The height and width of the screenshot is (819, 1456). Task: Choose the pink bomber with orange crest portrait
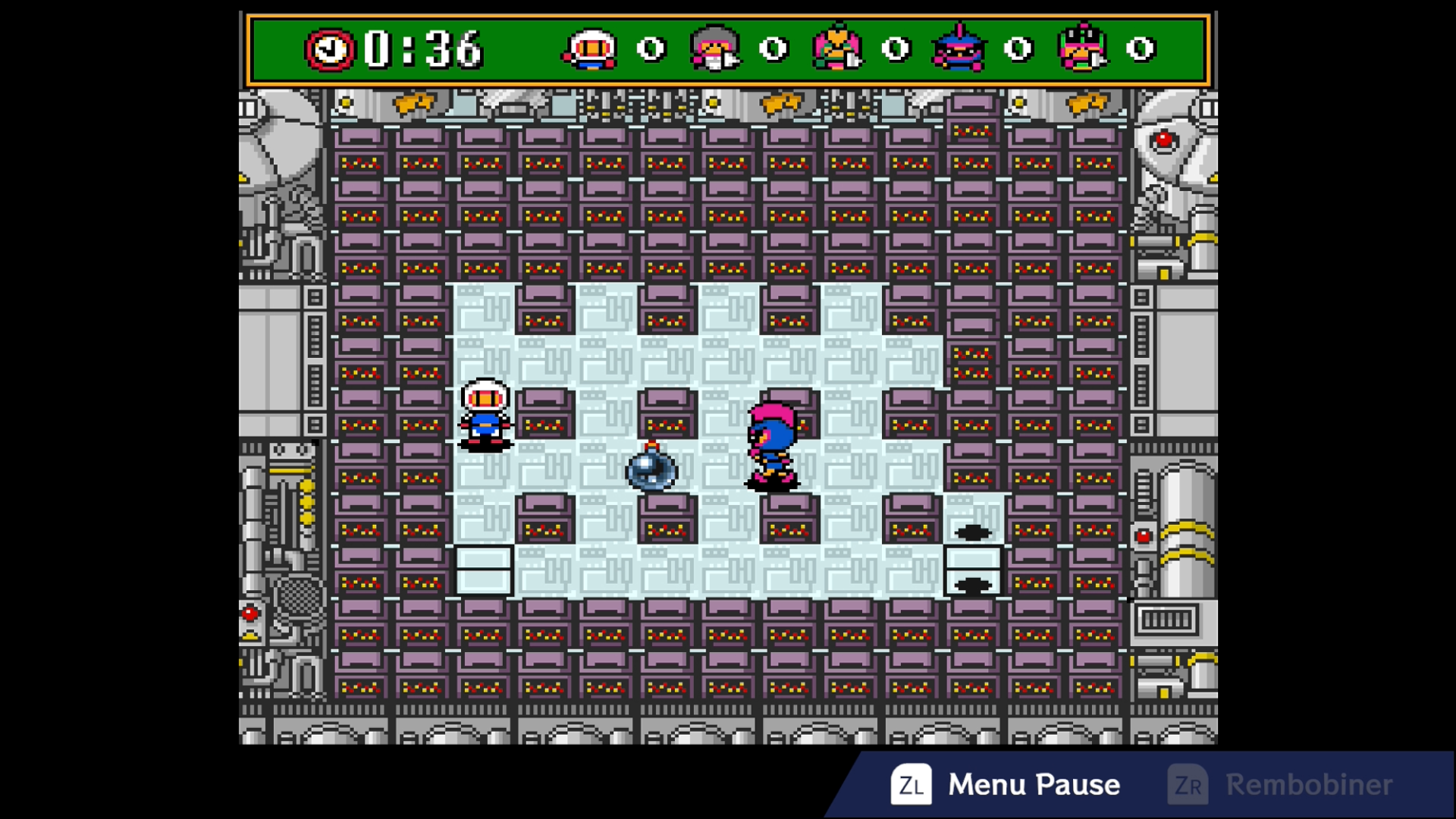click(836, 49)
